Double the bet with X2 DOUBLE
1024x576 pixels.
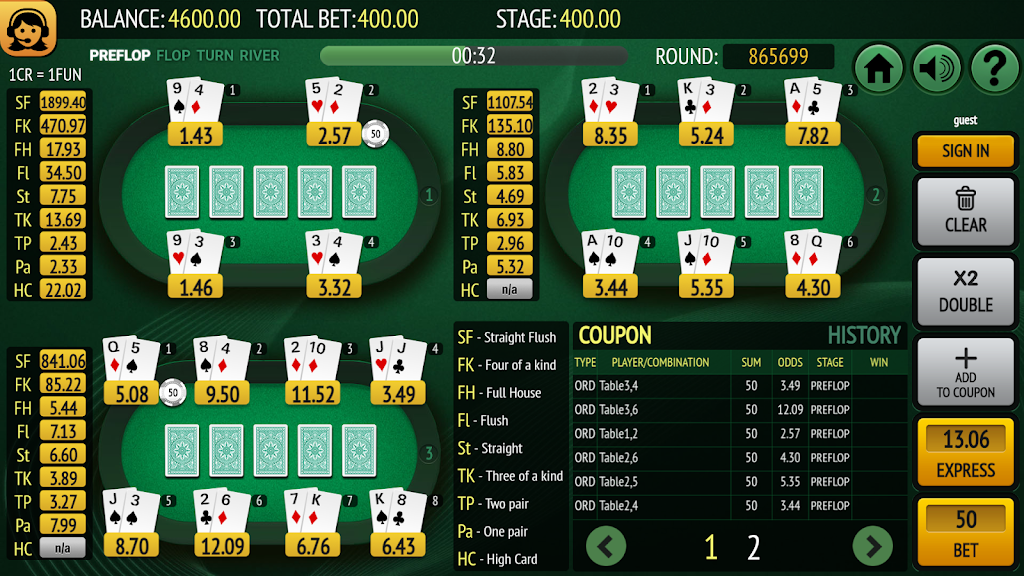click(x=964, y=291)
